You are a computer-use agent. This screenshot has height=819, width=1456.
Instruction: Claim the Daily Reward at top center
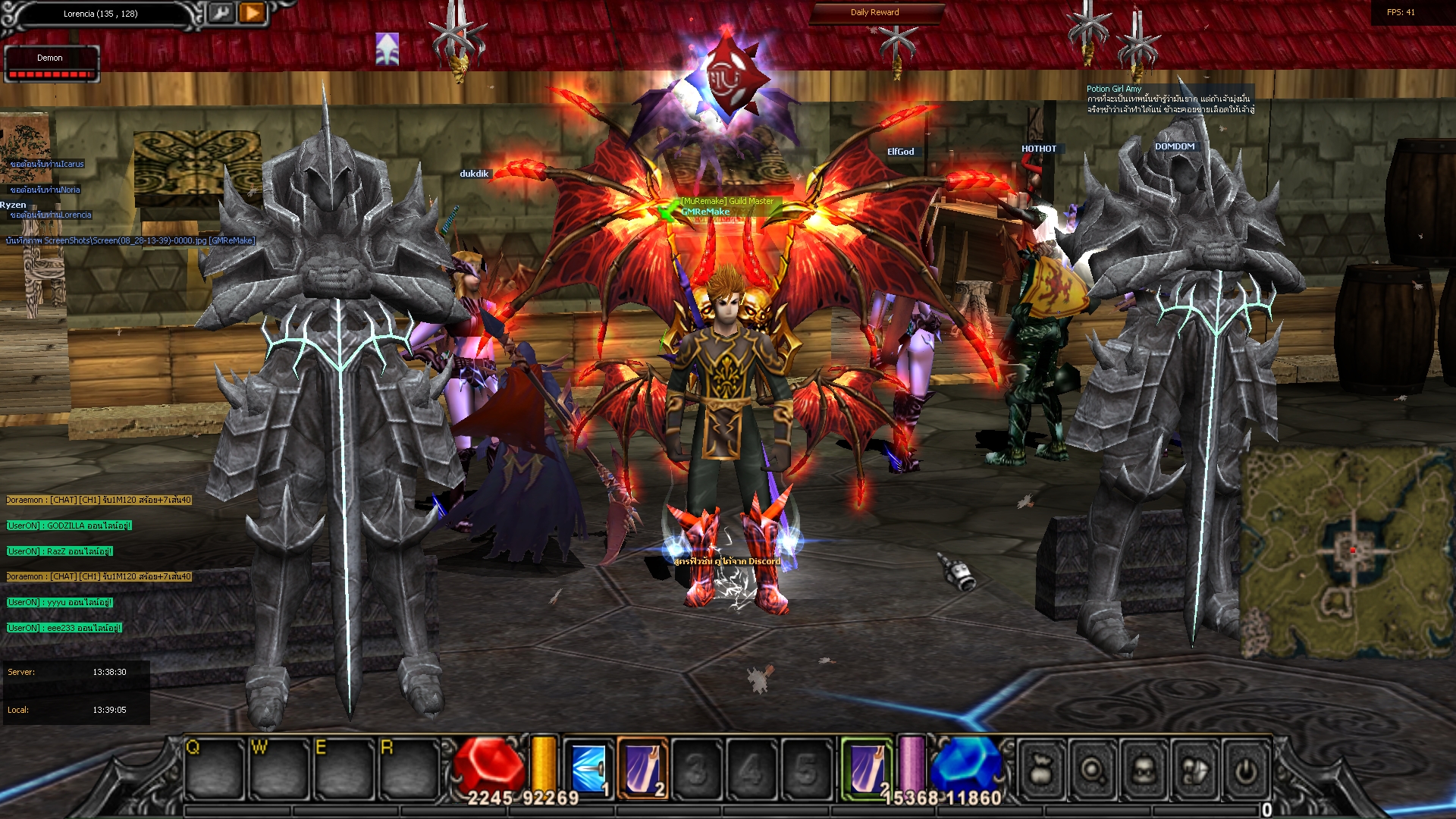click(874, 12)
